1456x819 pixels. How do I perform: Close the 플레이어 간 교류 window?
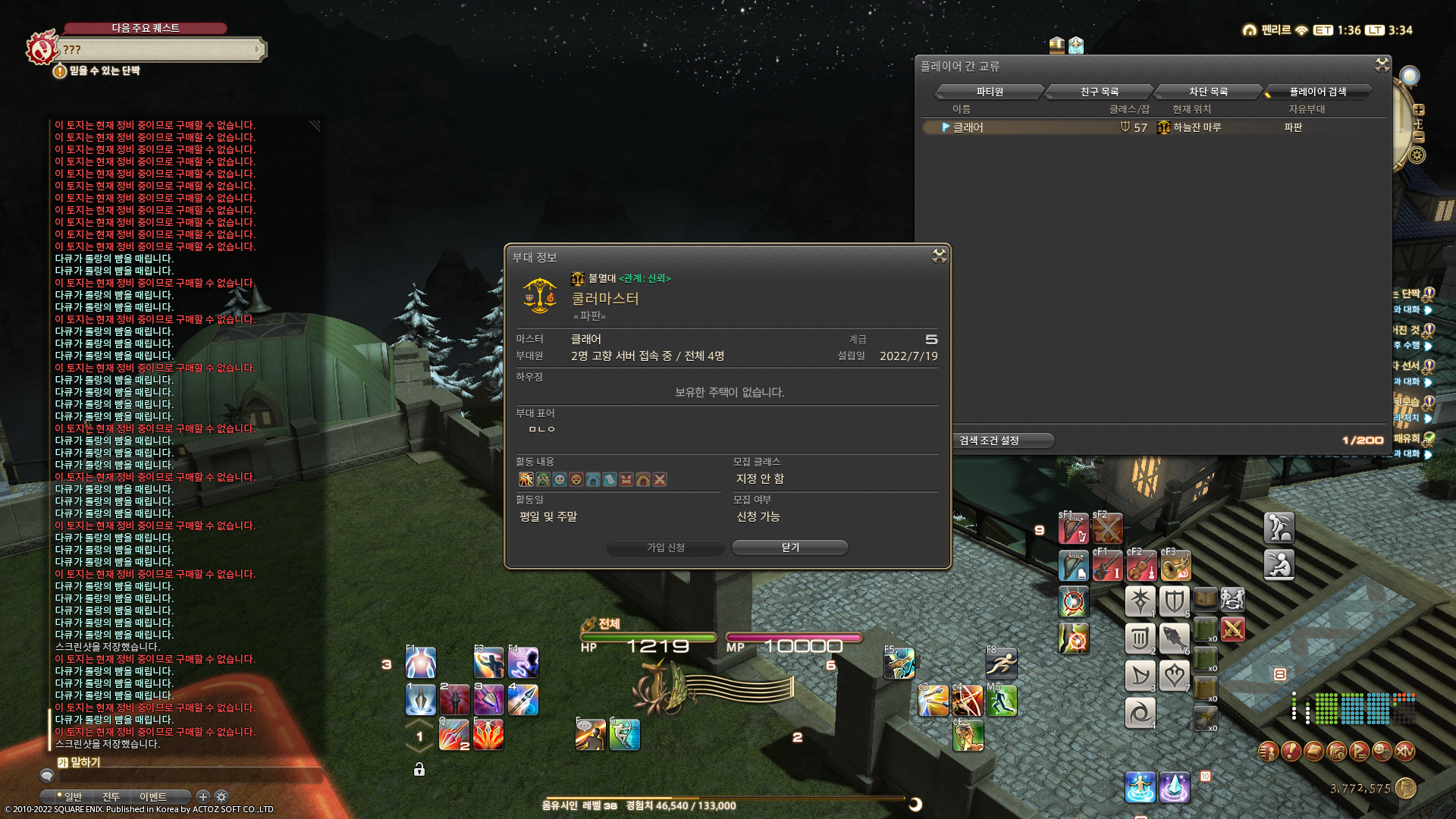(x=1382, y=65)
